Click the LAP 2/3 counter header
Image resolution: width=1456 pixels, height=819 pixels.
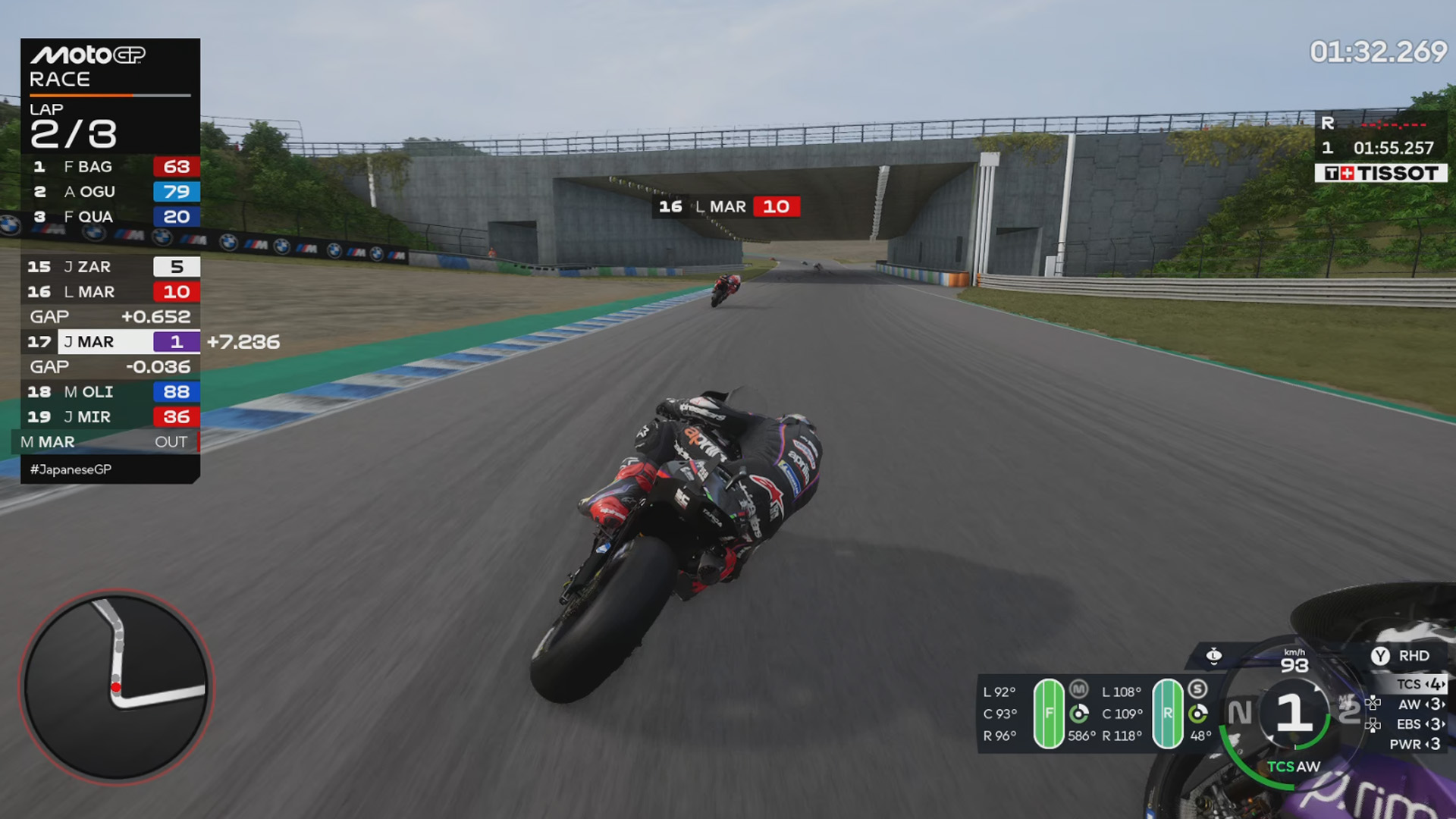[72, 123]
